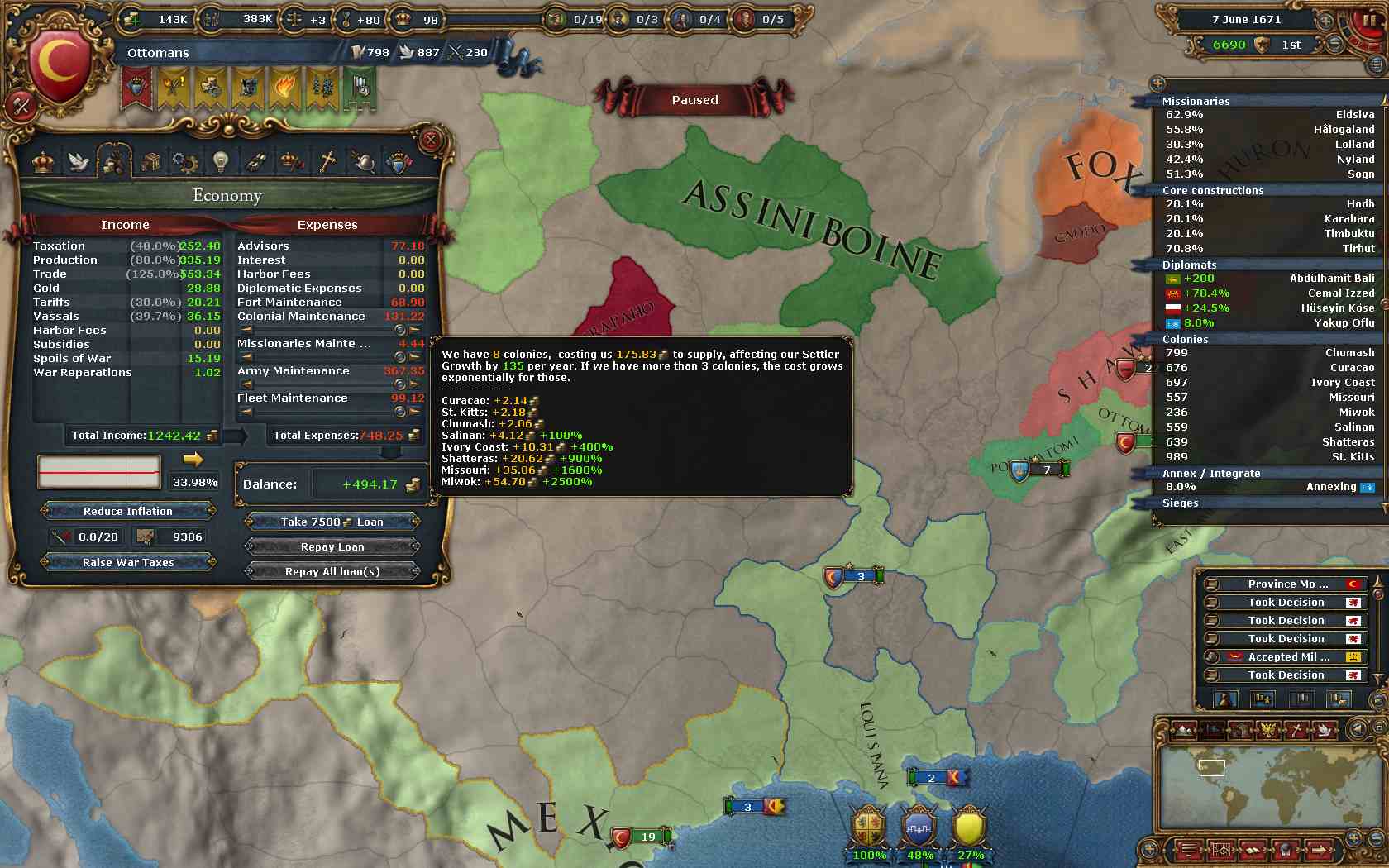Image resolution: width=1389 pixels, height=868 pixels.
Task: Raise War Taxes
Action: point(128,562)
